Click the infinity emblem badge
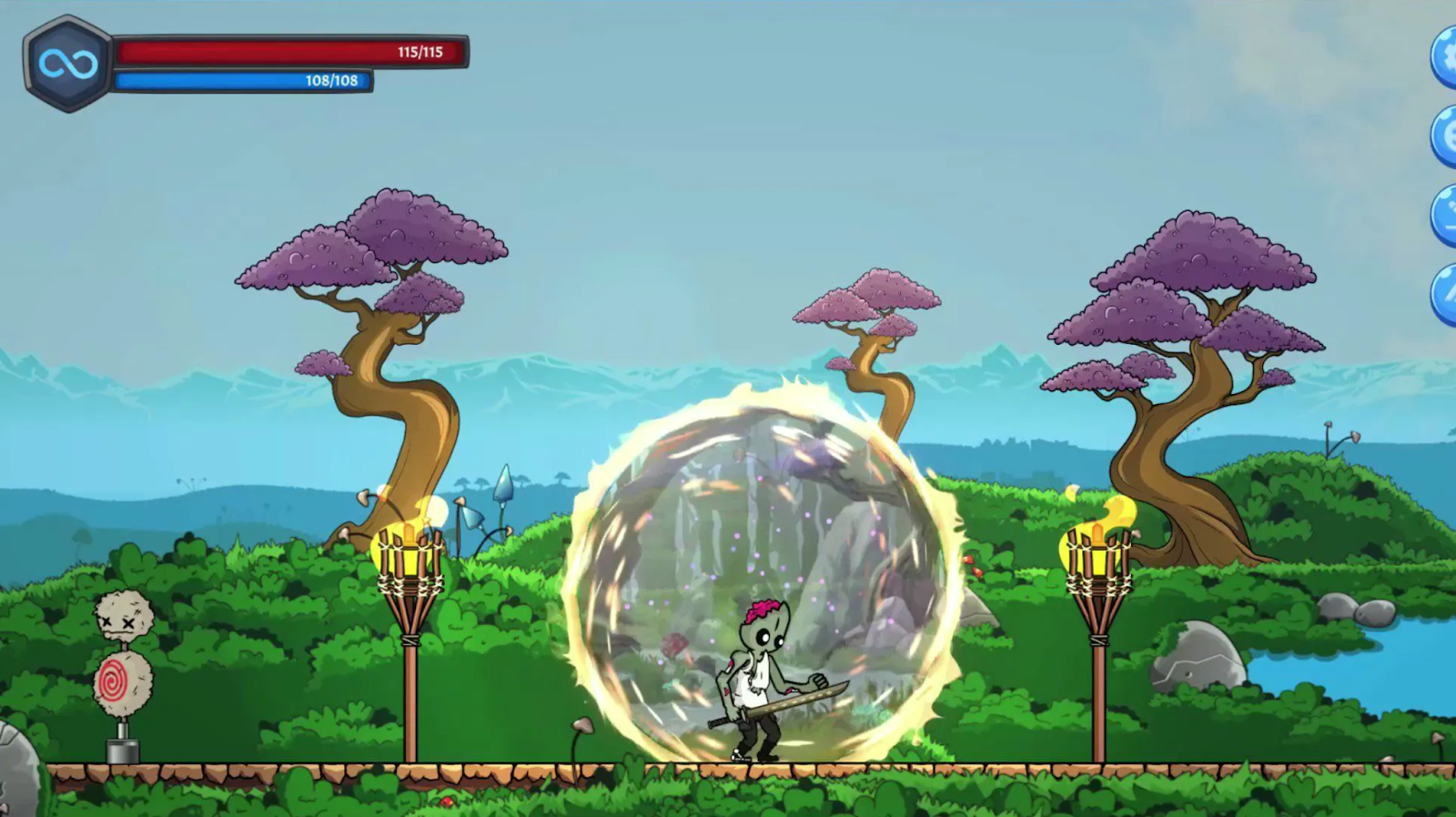Viewport: 1456px width, 817px height. click(x=66, y=64)
